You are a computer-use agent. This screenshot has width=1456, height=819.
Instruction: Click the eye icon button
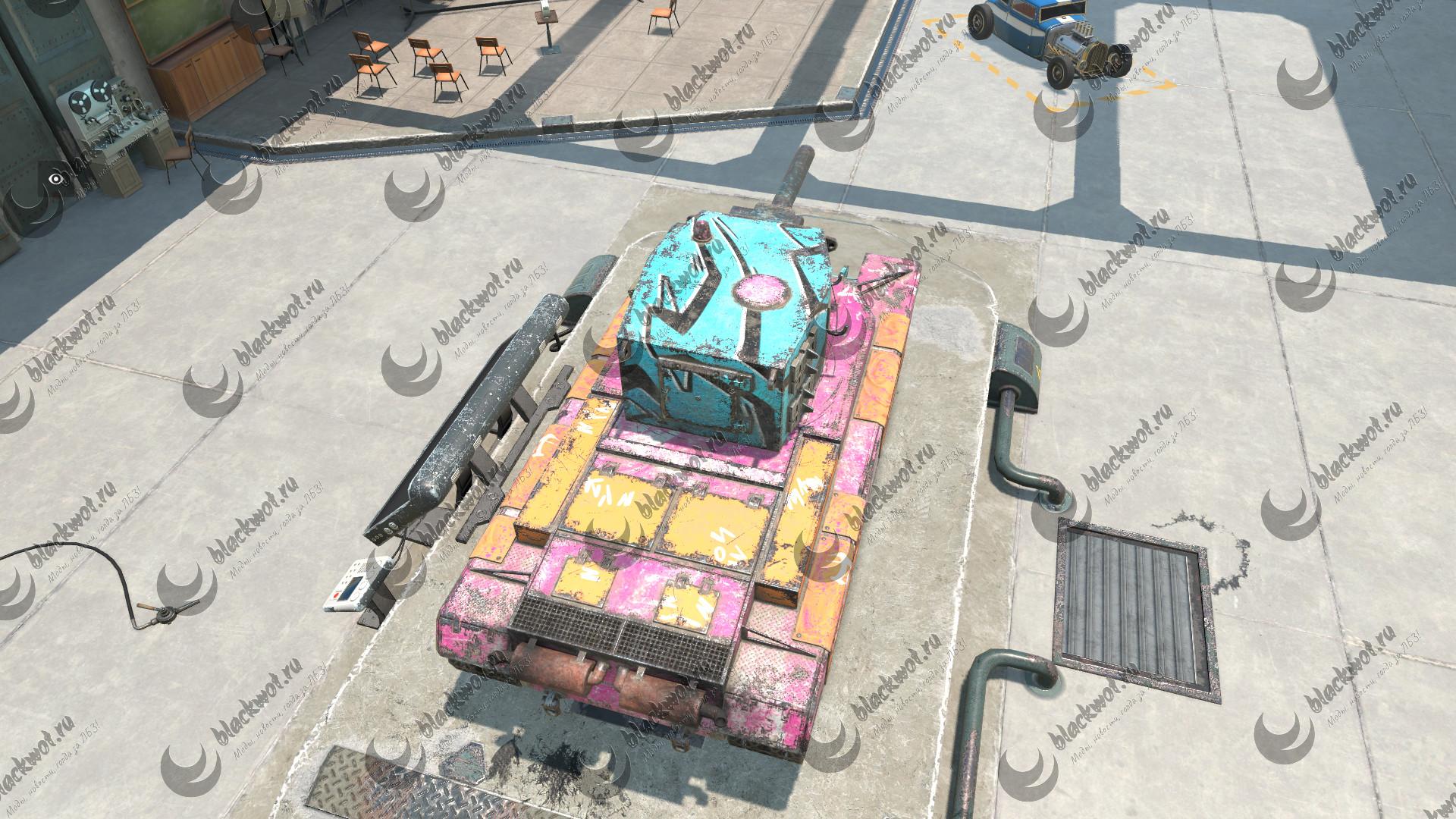(55, 179)
